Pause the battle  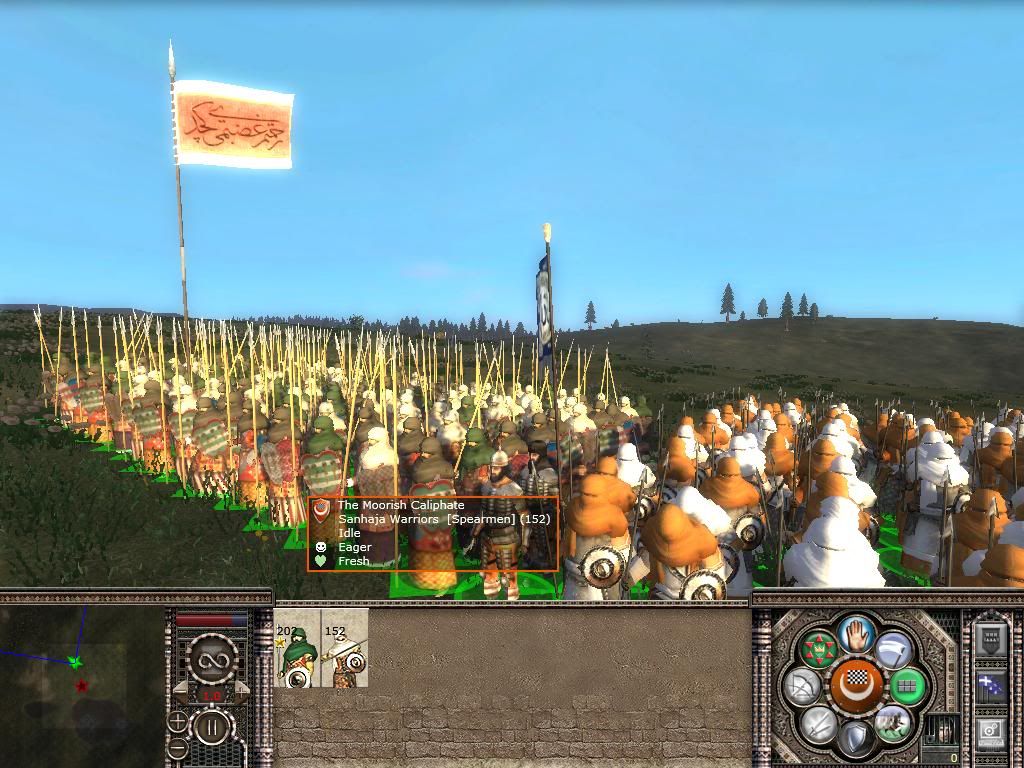coord(213,727)
